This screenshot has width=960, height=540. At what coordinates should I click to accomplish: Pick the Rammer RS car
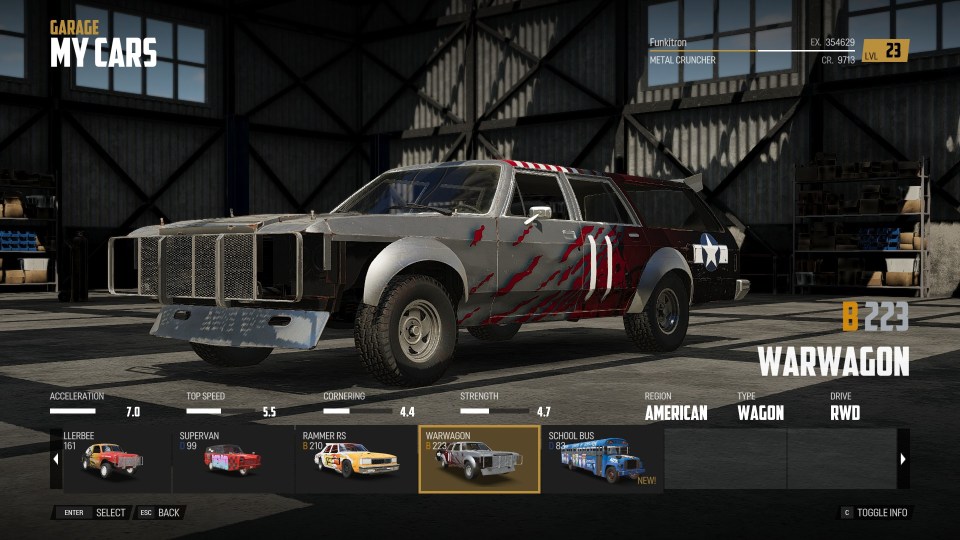click(356, 459)
